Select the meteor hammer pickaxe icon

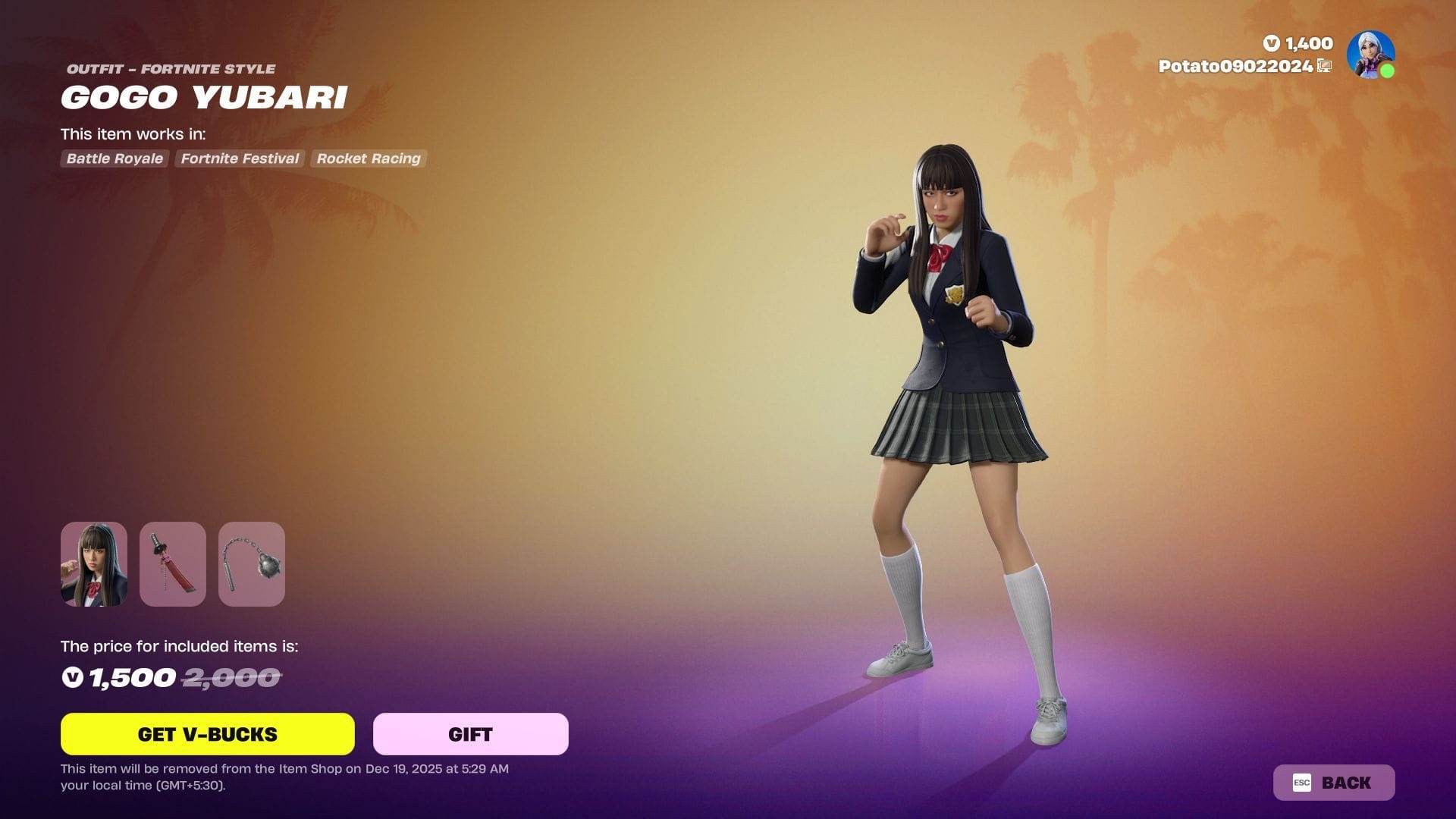coord(251,563)
